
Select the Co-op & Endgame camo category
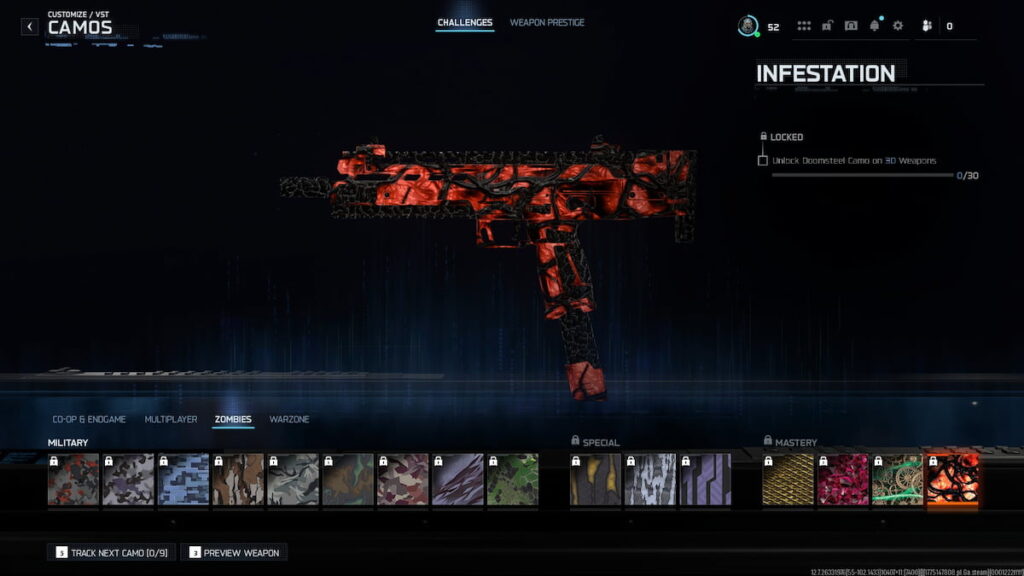click(89, 419)
